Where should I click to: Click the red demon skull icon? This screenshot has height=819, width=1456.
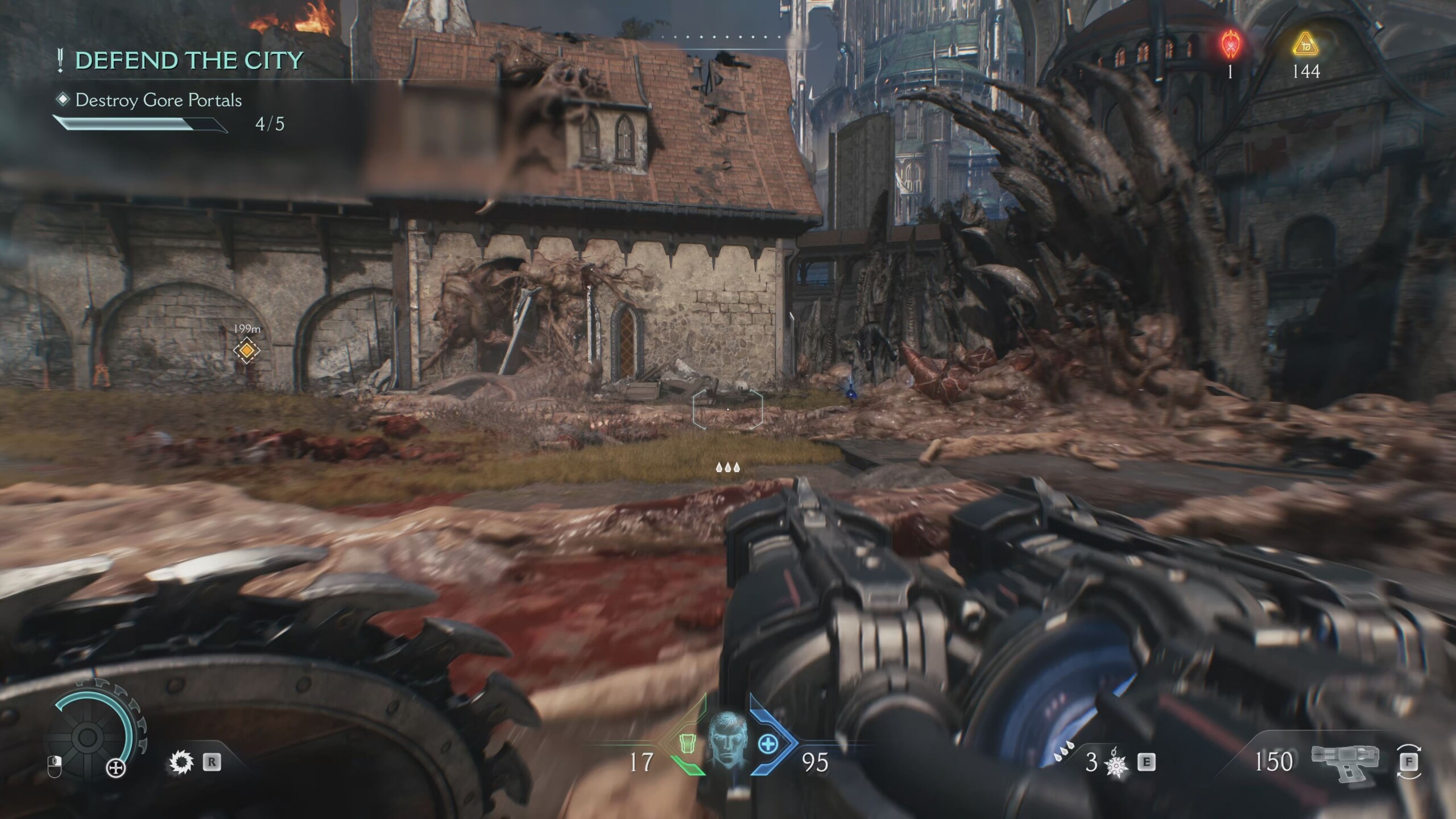(1230, 45)
